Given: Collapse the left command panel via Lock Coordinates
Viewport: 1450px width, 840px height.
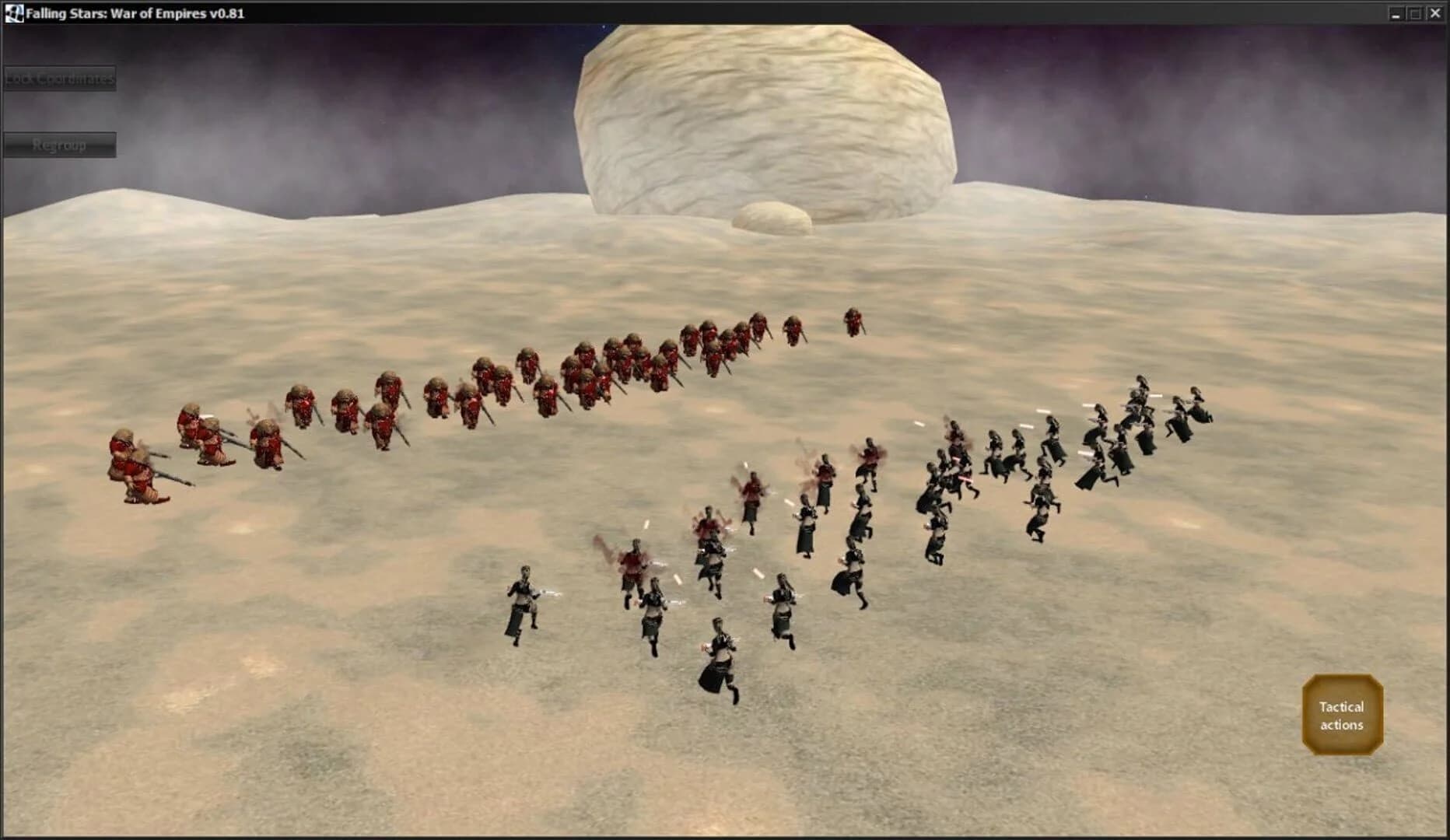Looking at the screenshot, I should (x=60, y=79).
